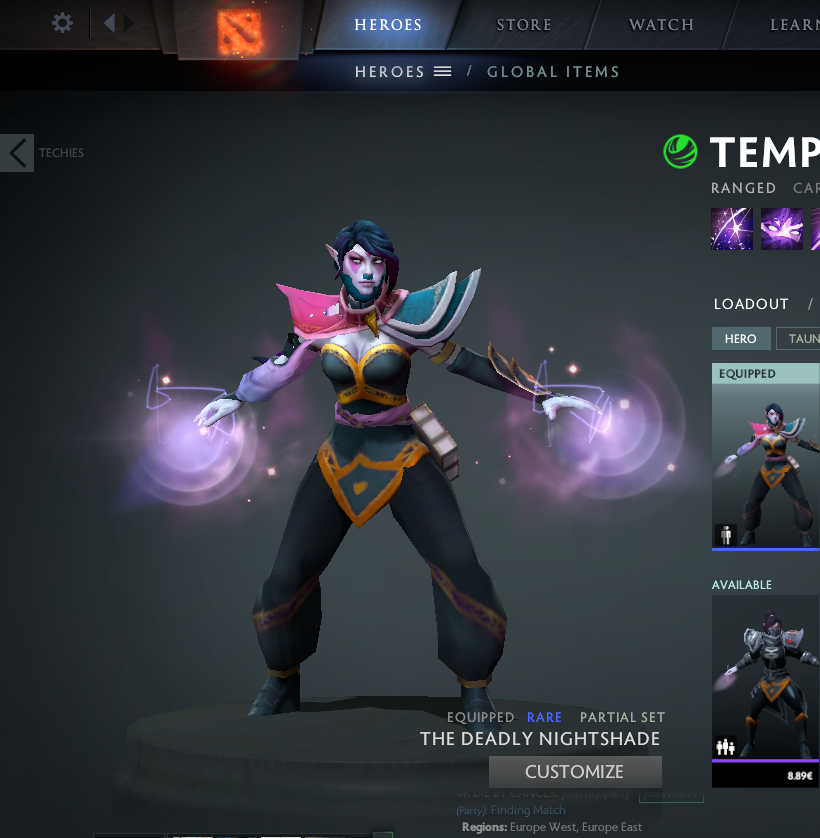Go back with the left navigation arrow
Screen dimensions: 820x838
click(109, 23)
